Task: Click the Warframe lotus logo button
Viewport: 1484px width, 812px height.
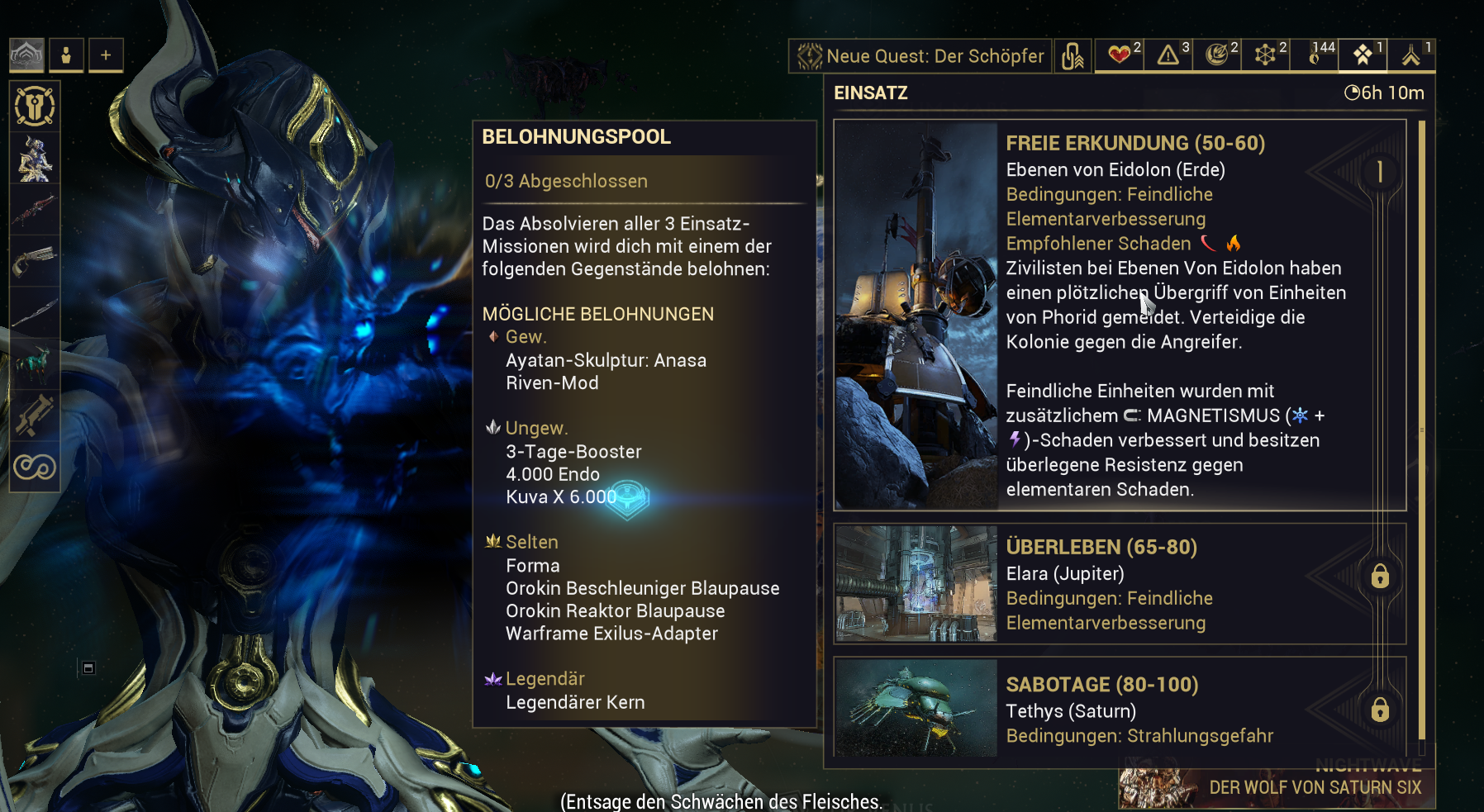Action: click(26, 55)
